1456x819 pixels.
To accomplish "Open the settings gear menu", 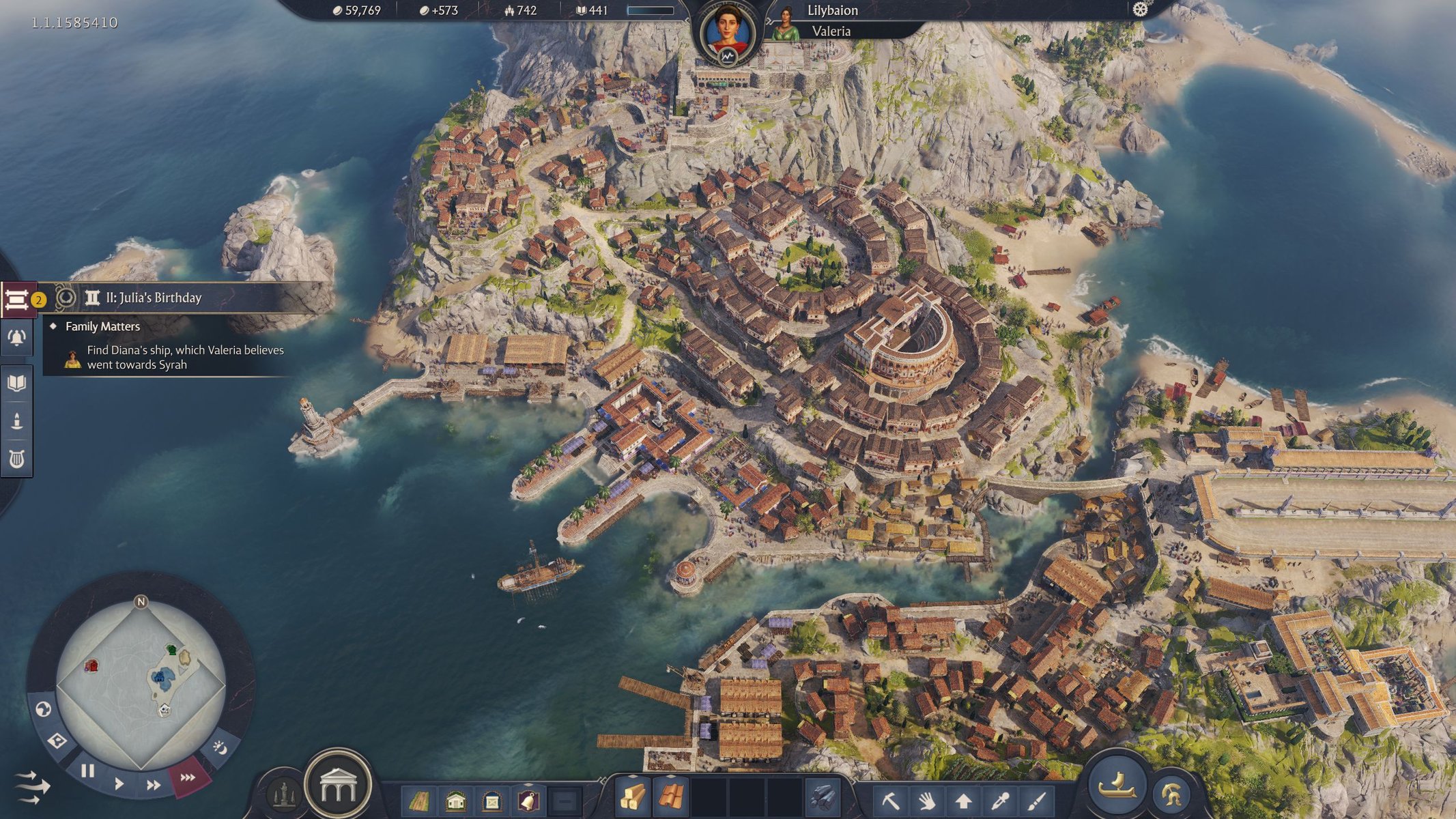I will tap(1140, 10).
